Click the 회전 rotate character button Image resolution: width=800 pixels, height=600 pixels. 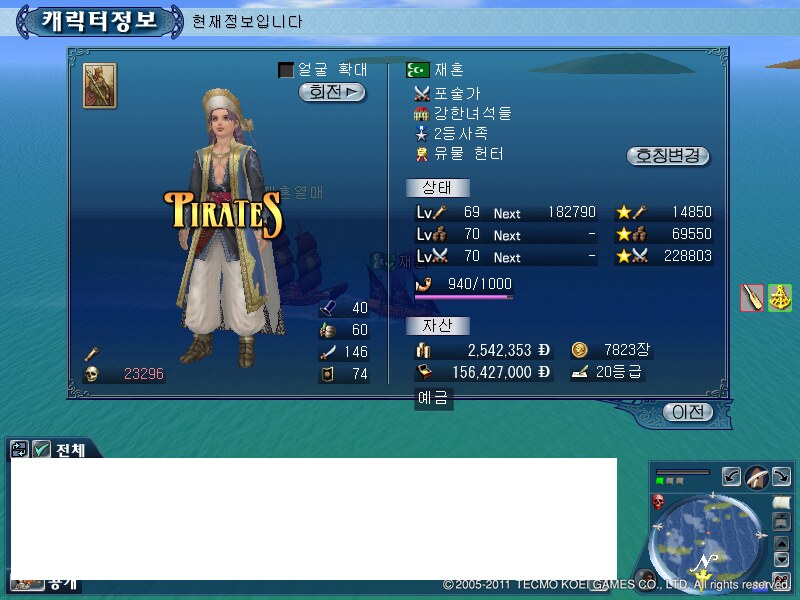click(x=332, y=92)
